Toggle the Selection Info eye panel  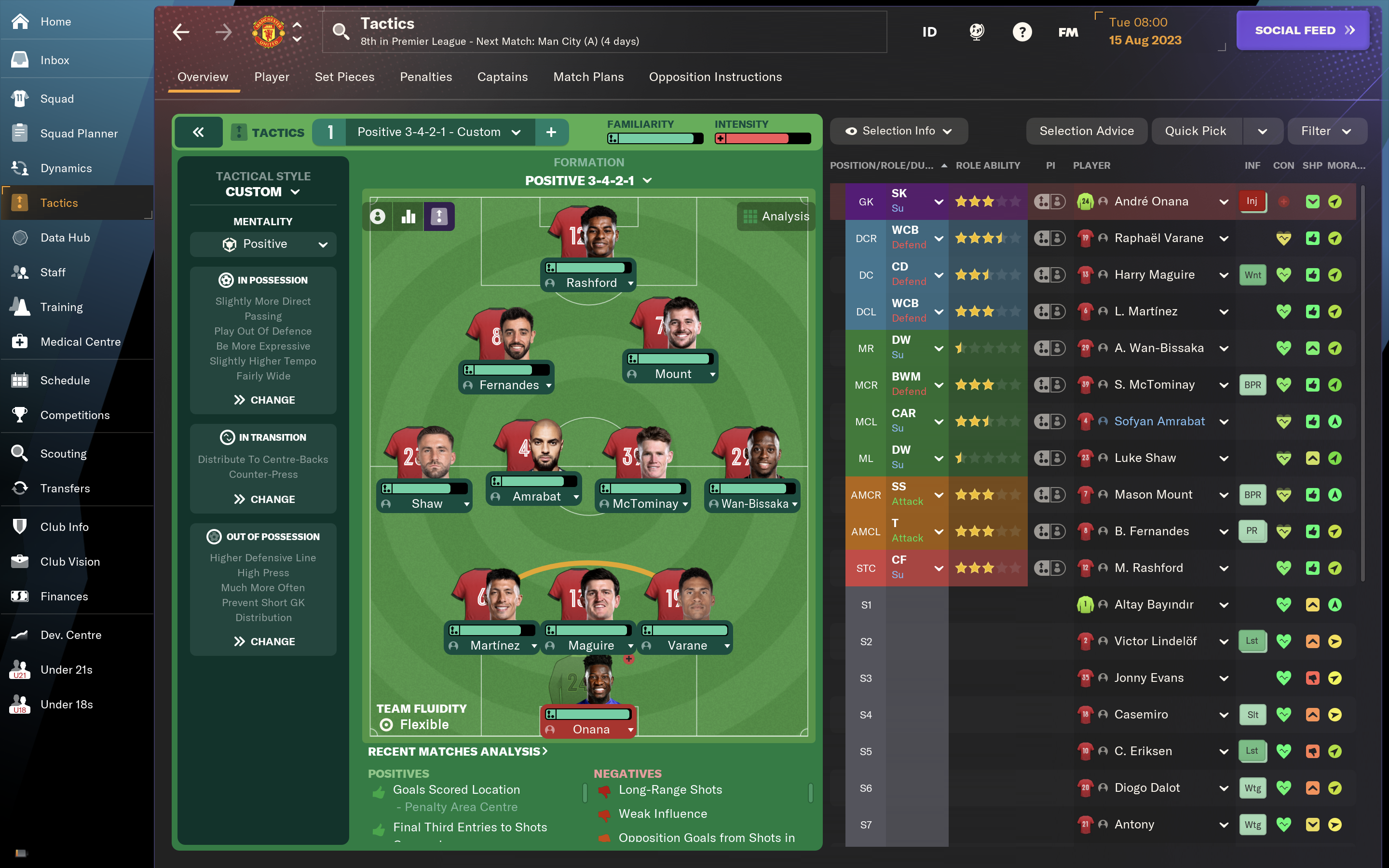click(898, 131)
